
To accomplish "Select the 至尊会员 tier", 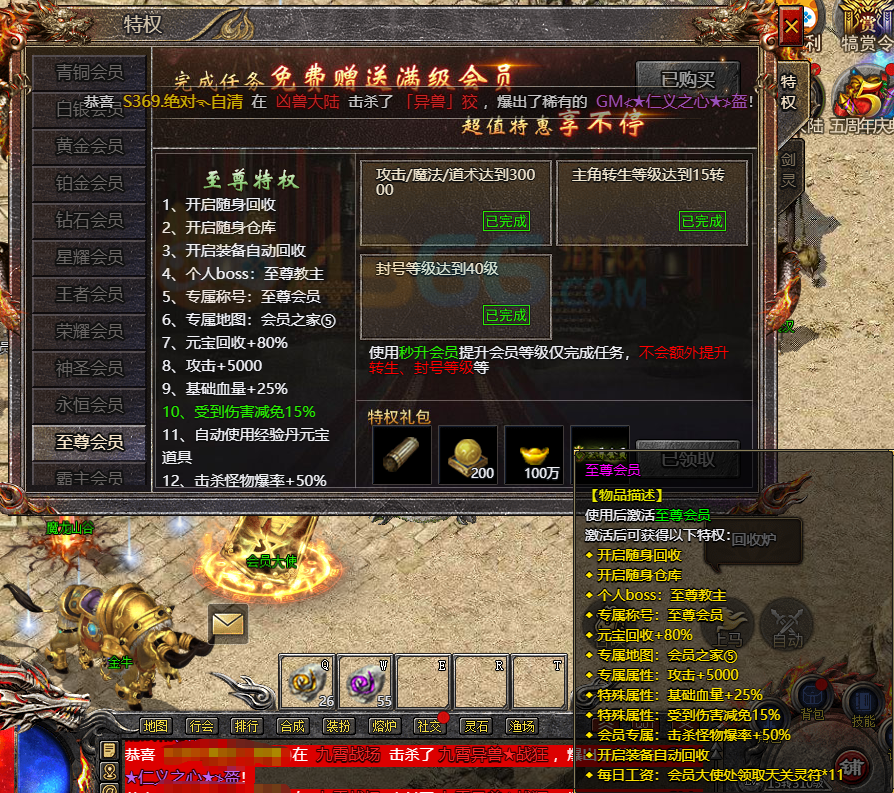I will (x=89, y=442).
